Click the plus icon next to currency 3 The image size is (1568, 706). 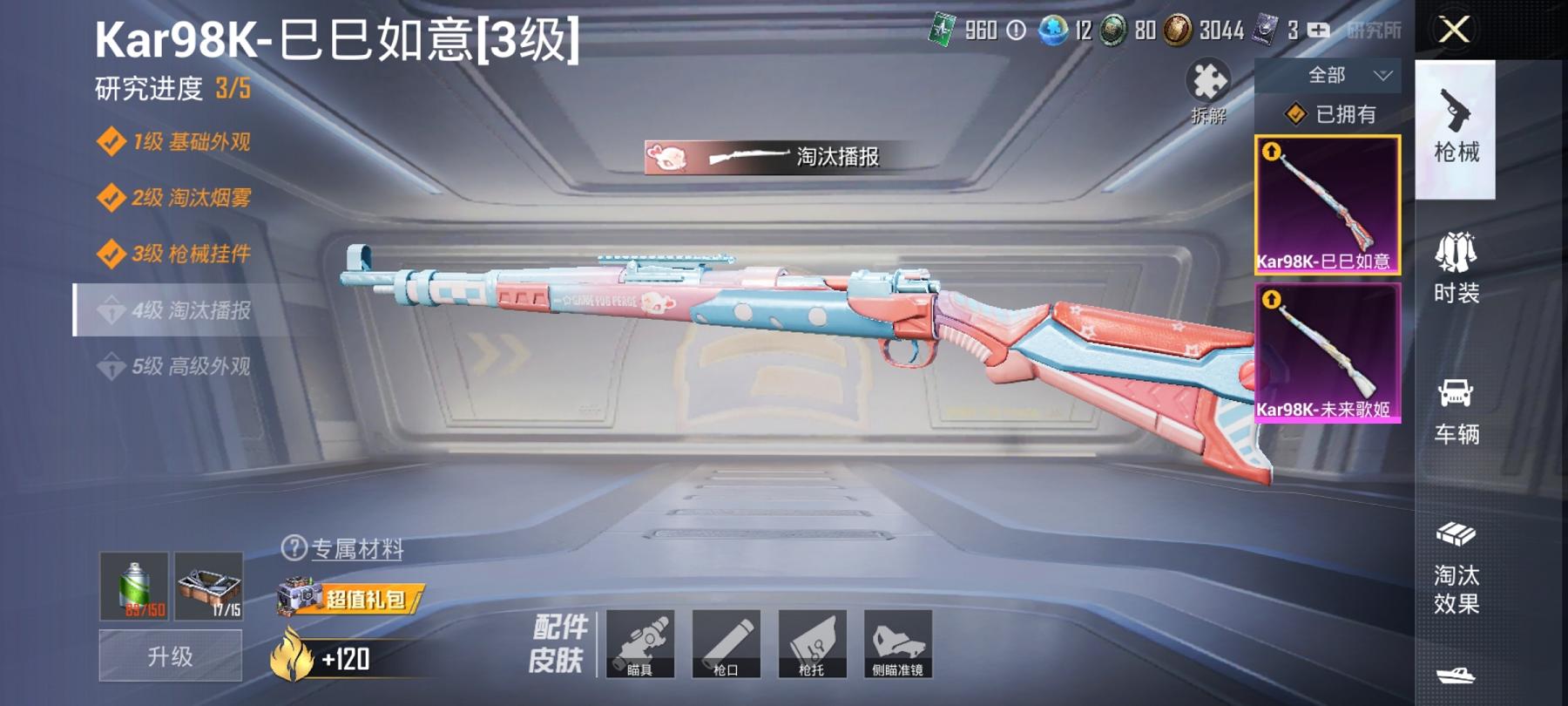[1317, 31]
